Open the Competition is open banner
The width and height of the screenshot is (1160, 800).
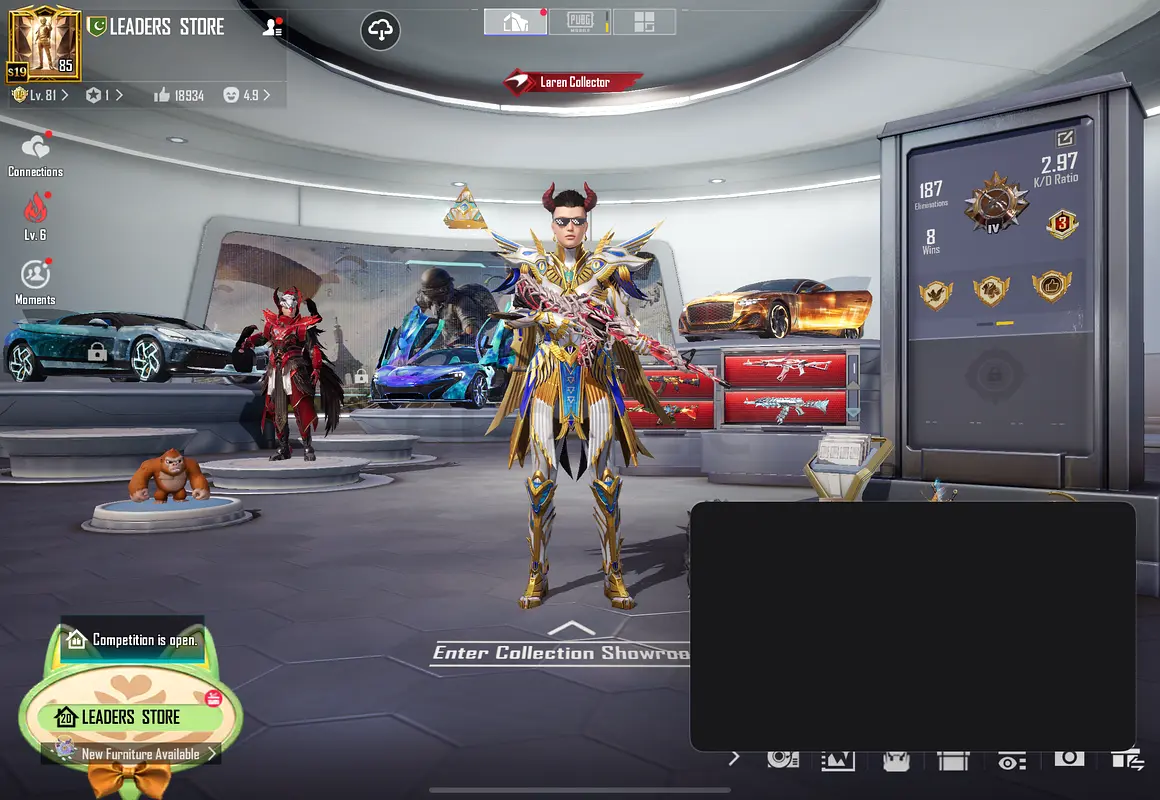133,640
